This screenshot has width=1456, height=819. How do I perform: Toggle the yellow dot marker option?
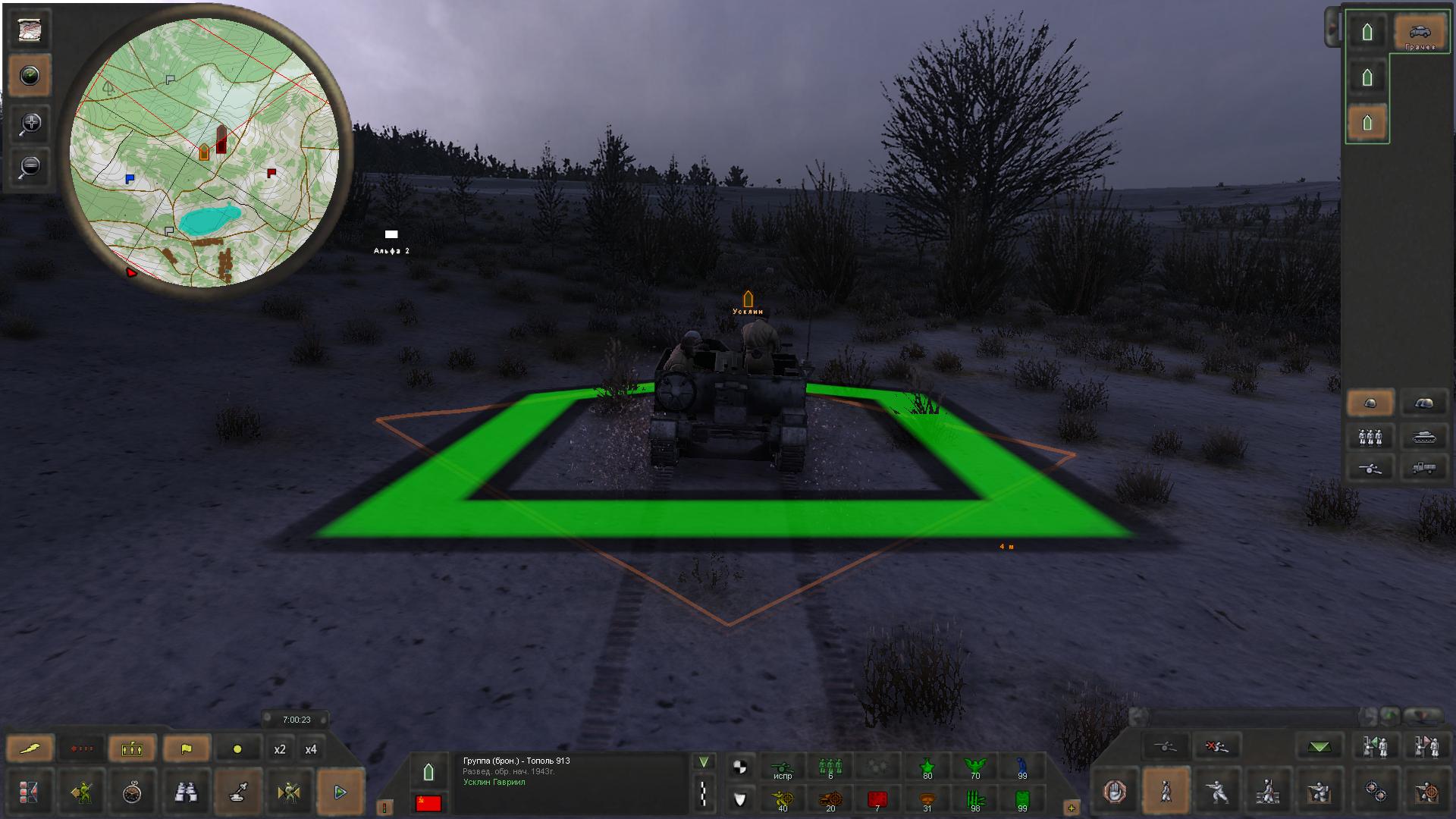point(237,749)
